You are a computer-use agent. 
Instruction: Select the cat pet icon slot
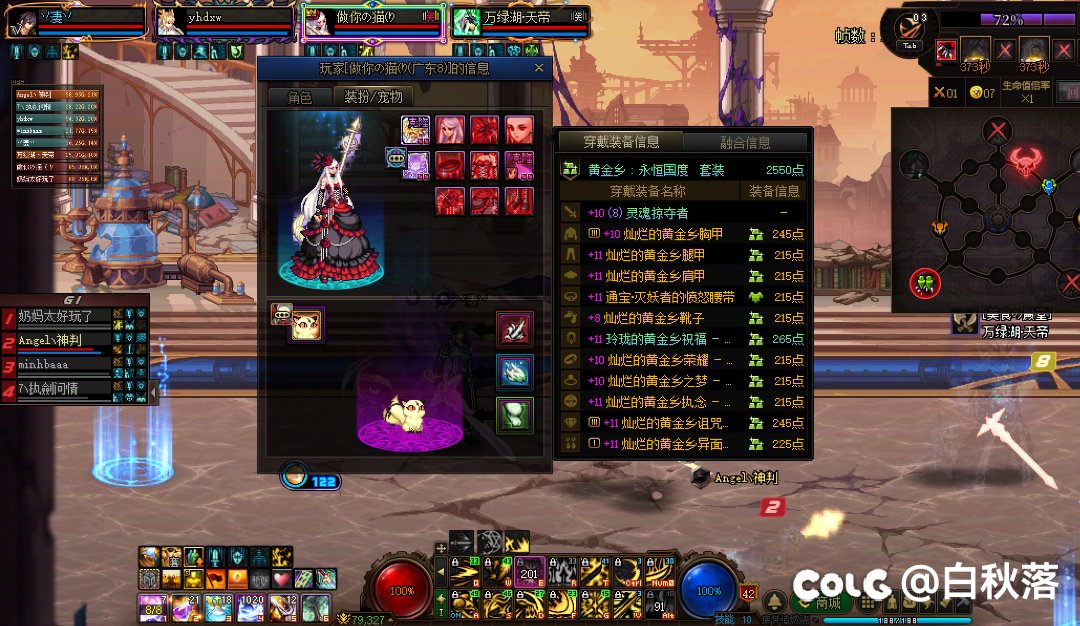tap(305, 325)
